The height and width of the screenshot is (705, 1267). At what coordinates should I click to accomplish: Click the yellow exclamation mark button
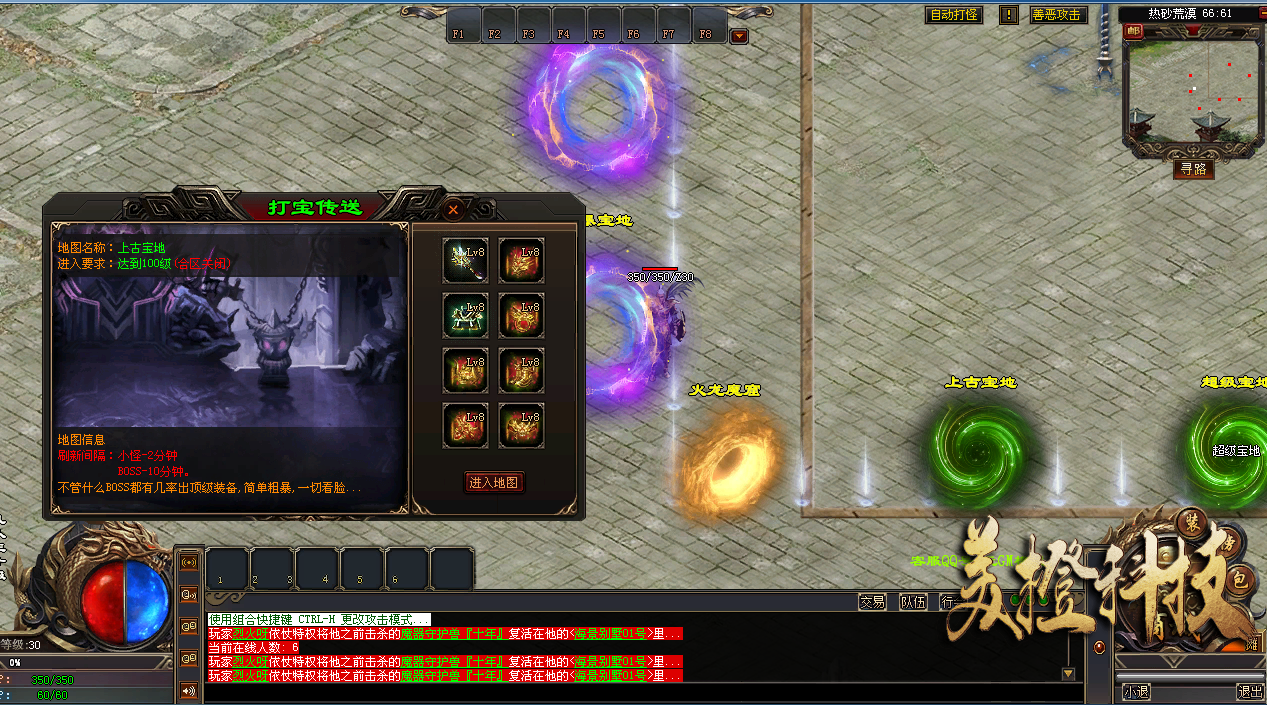(1009, 15)
